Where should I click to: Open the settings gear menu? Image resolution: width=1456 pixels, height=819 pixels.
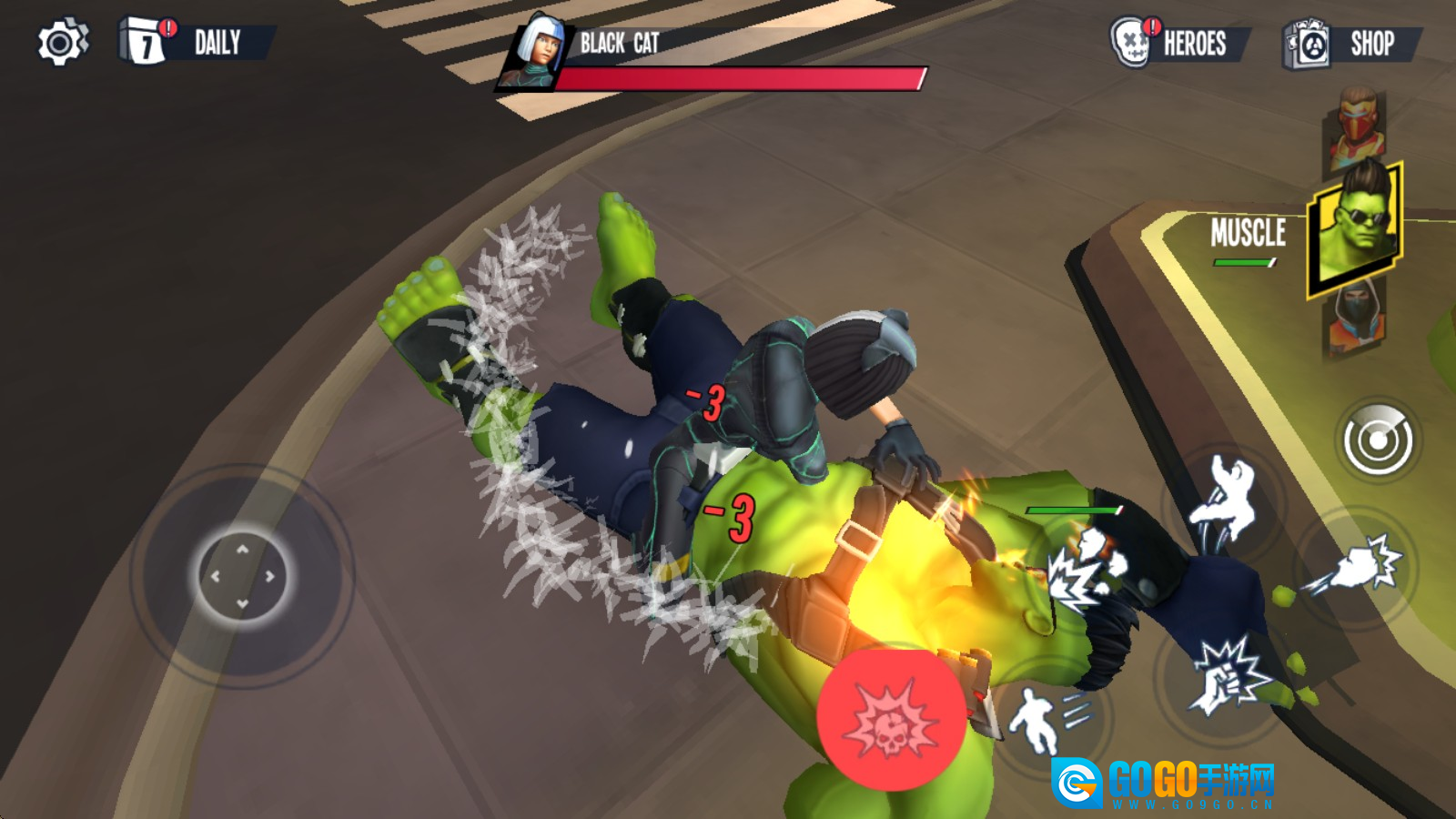pyautogui.click(x=62, y=43)
